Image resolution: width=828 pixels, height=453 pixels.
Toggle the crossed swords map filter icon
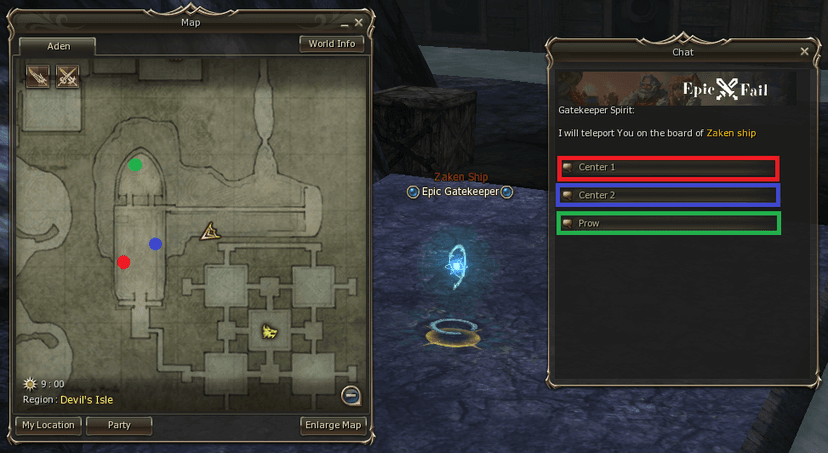[67, 76]
